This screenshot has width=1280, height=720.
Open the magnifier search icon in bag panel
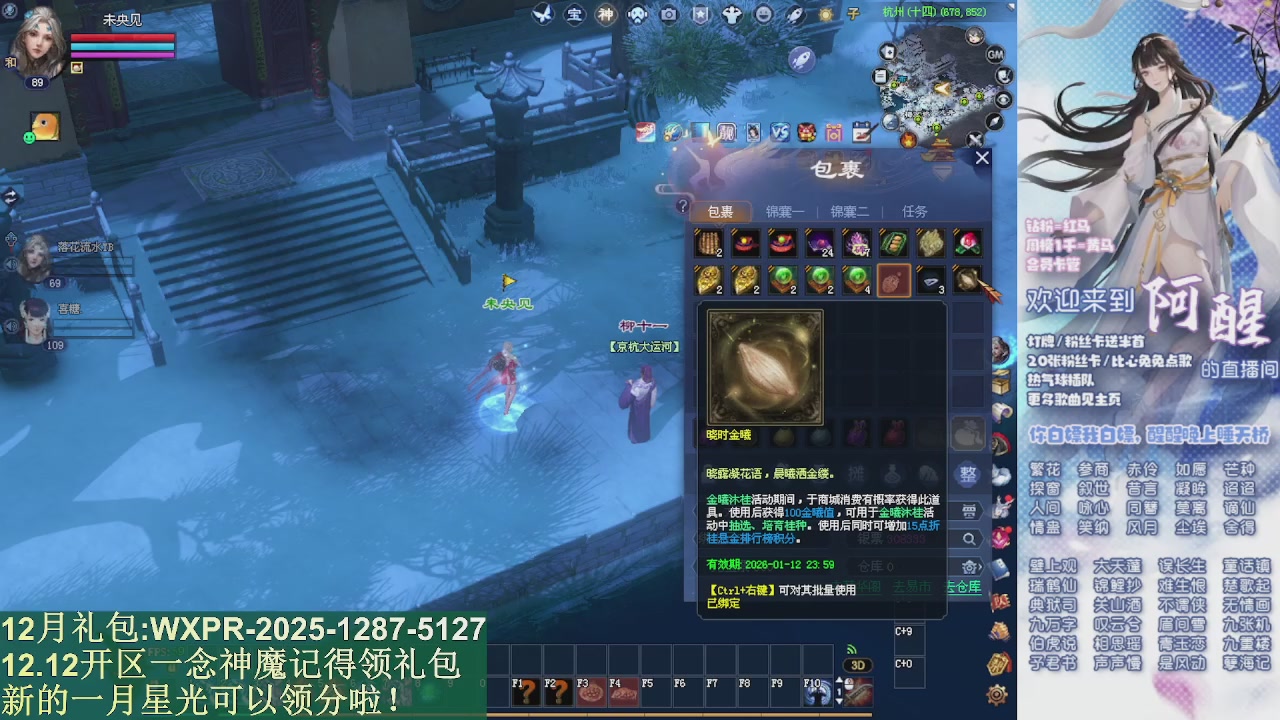pos(968,538)
